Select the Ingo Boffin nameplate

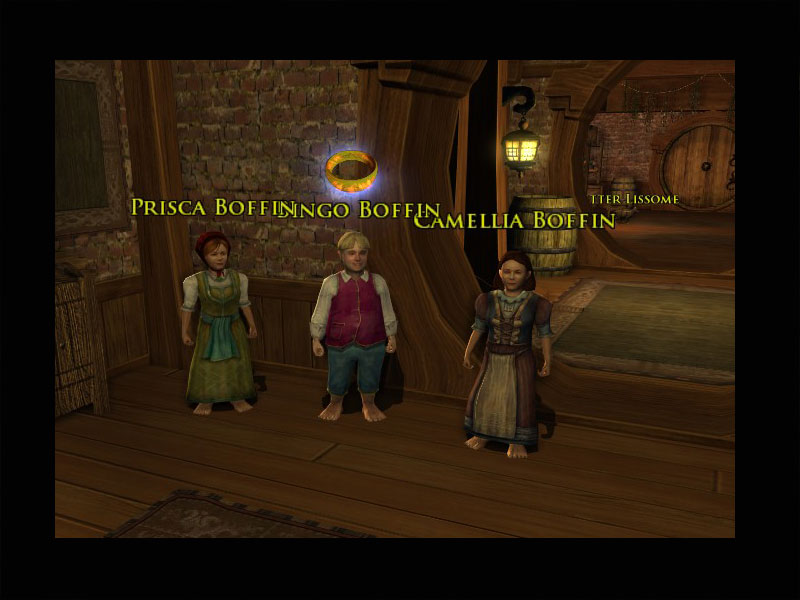[365, 210]
